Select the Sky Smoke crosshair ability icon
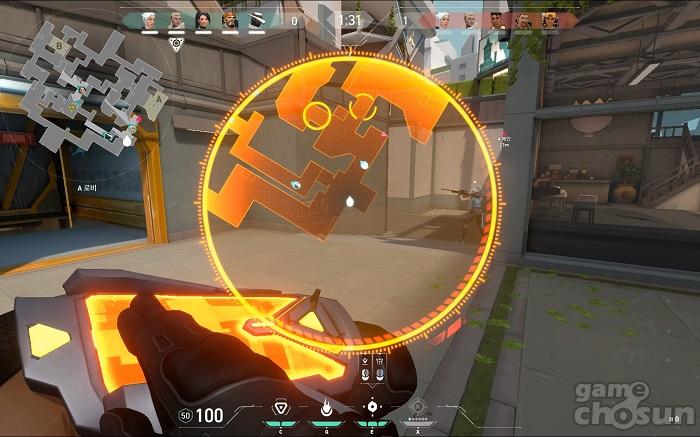 [372, 407]
